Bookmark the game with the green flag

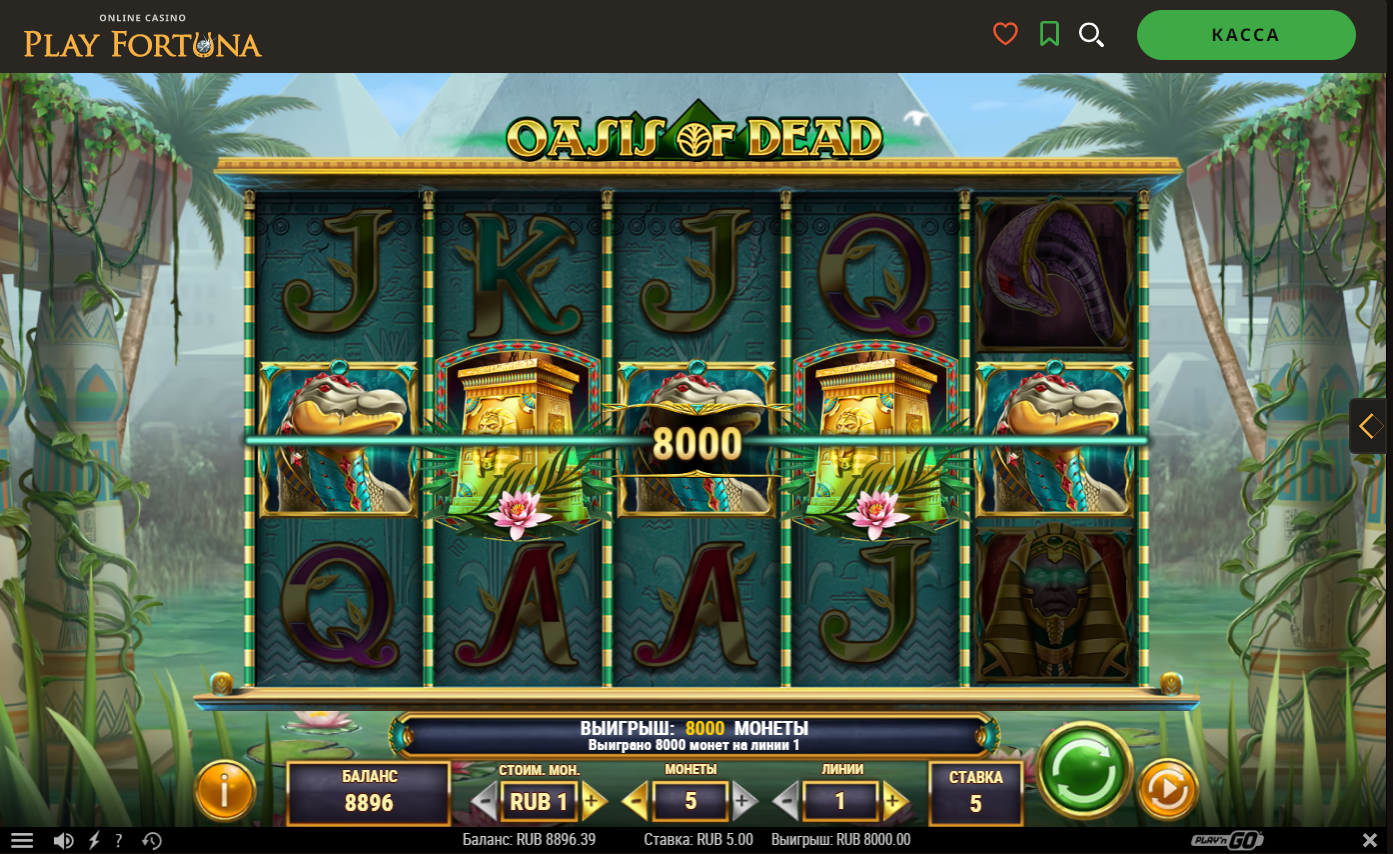(x=1049, y=35)
